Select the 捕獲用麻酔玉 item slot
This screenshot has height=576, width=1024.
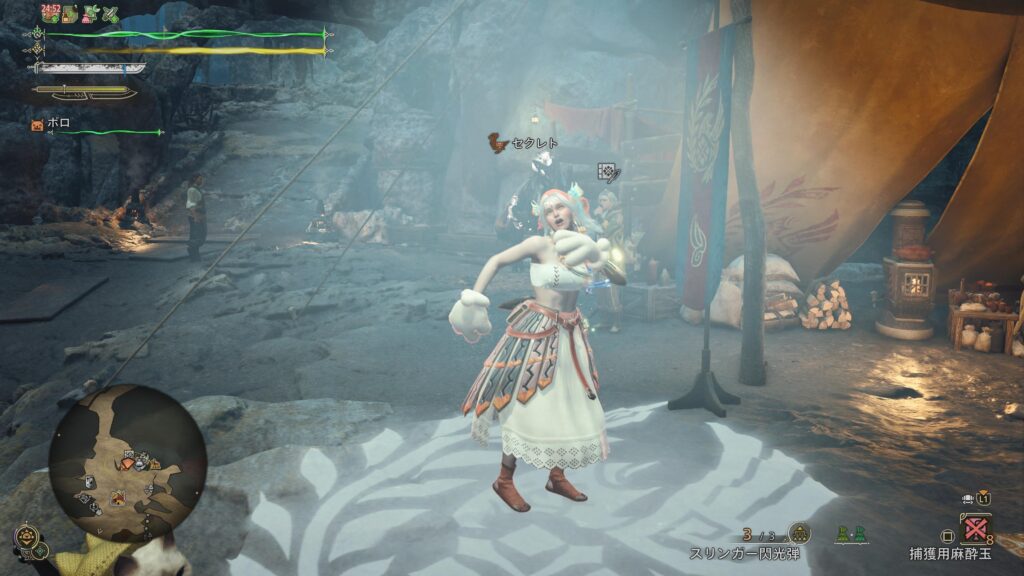pyautogui.click(x=975, y=527)
